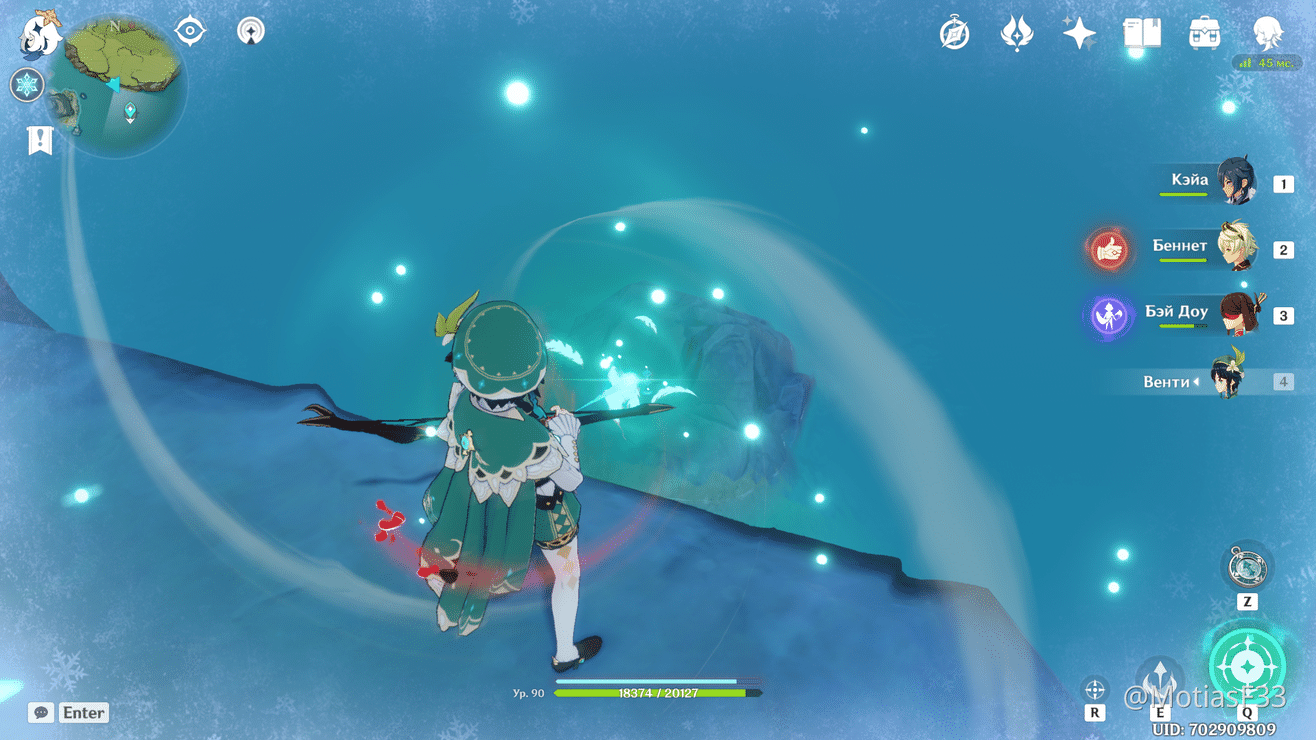Viewport: 1316px width, 740px height.
Task: Click the eye icon beside the minimap
Action: pos(189,30)
